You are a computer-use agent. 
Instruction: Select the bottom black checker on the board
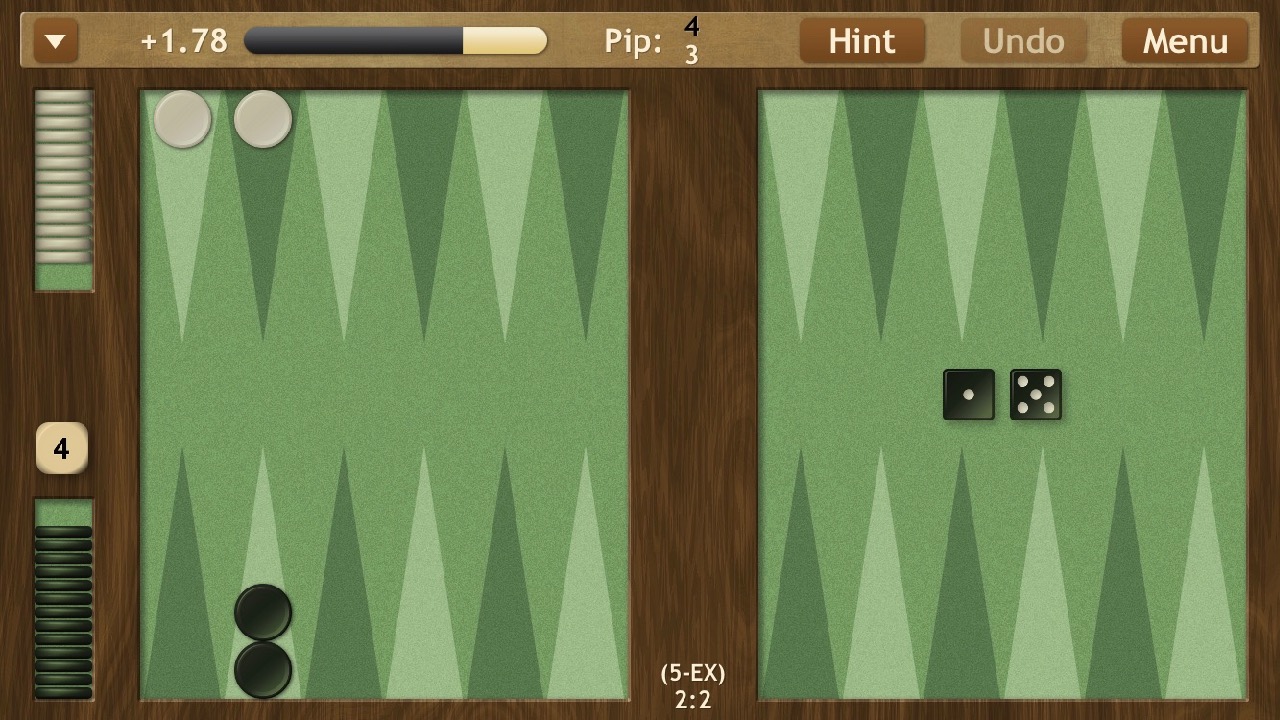click(x=263, y=669)
